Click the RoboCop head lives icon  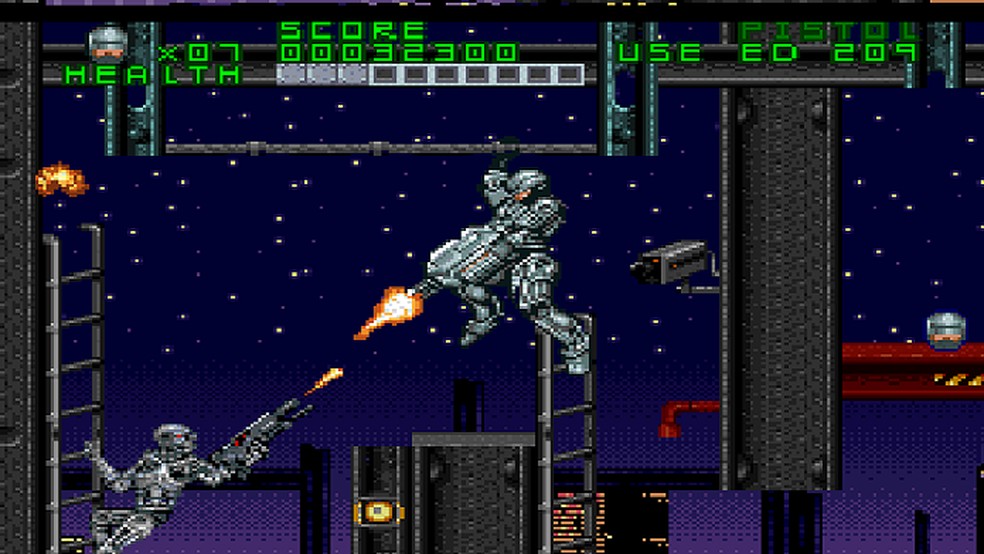click(106, 43)
